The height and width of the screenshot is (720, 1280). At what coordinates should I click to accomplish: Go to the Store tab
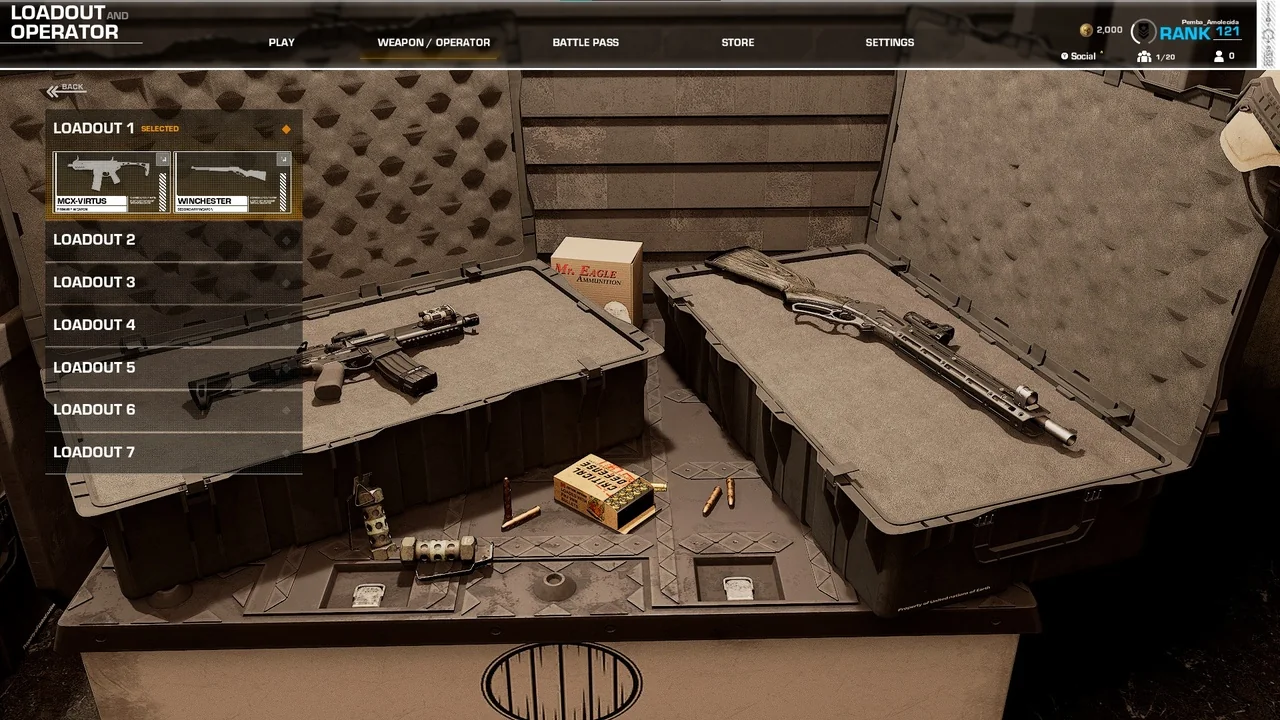[x=738, y=43]
